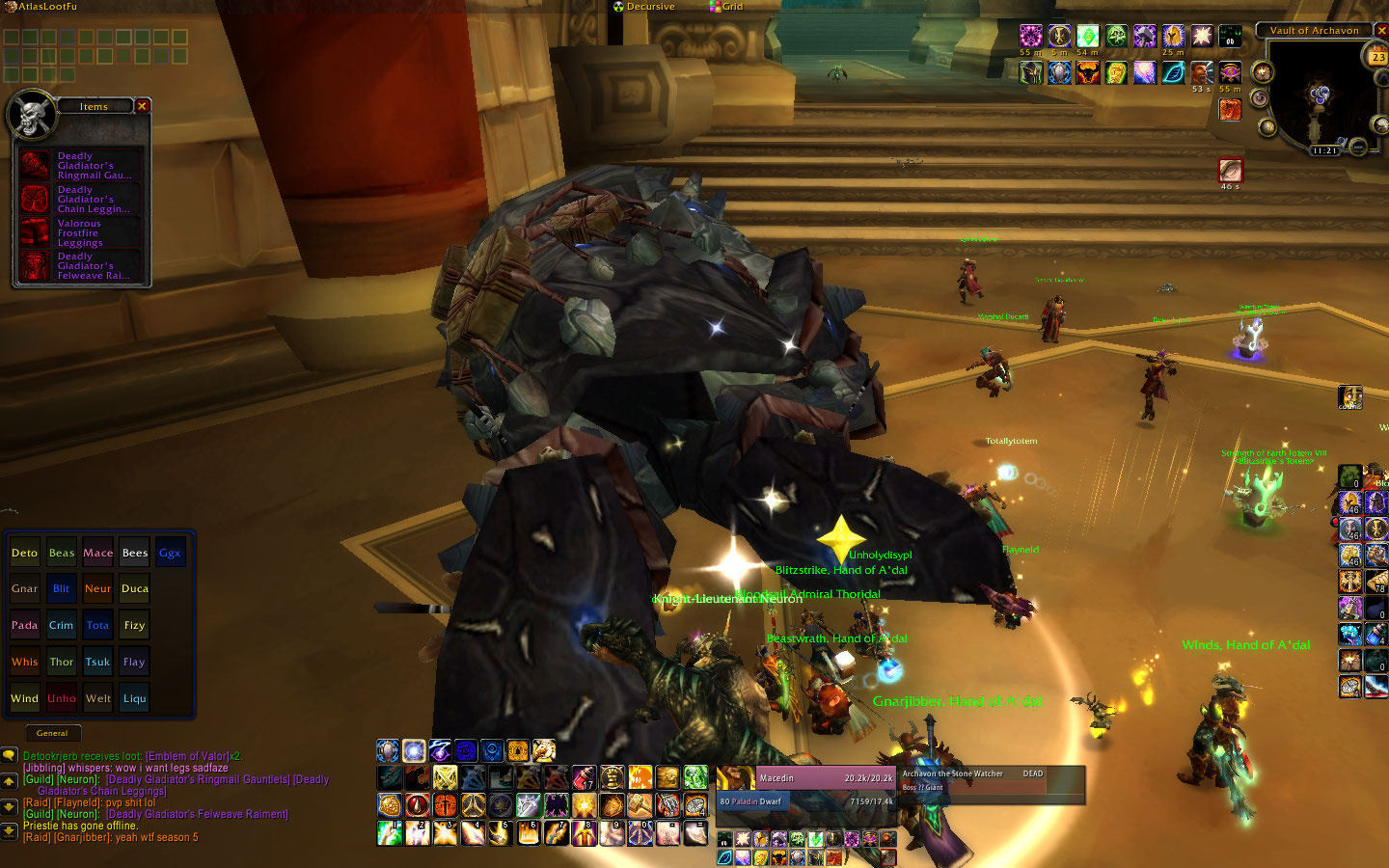Open the calendar showing day 23

click(x=1377, y=57)
